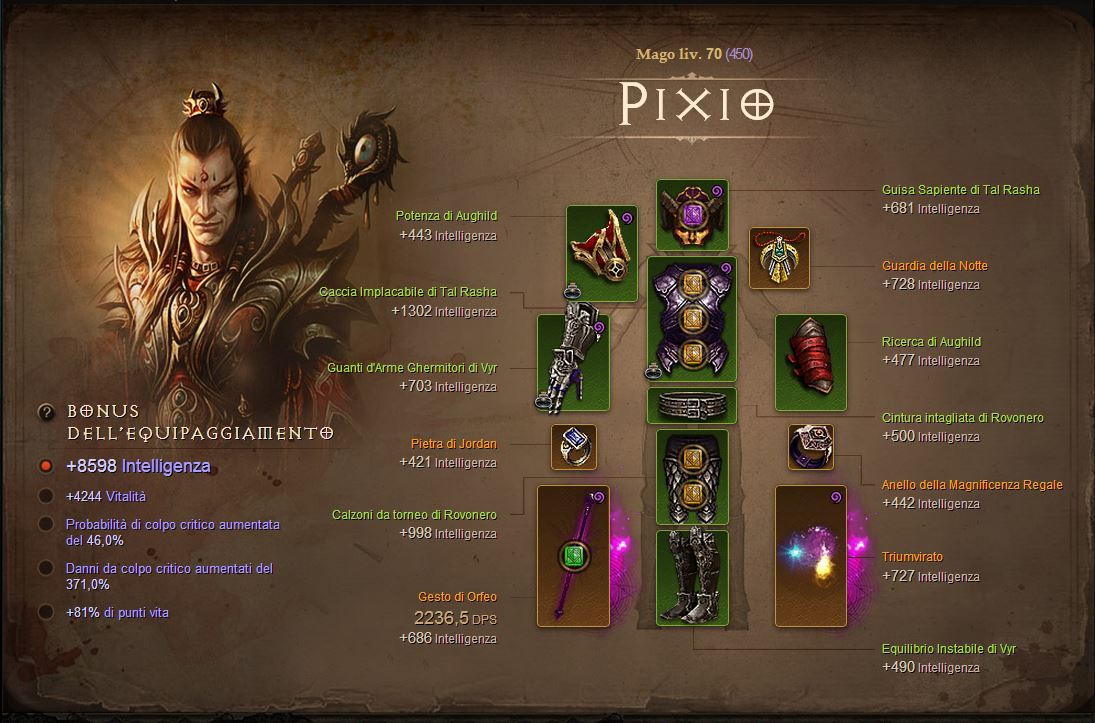Screen dimensions: 1095x723
Task: Select the Intelligenza bonus radio button
Action: click(45, 466)
